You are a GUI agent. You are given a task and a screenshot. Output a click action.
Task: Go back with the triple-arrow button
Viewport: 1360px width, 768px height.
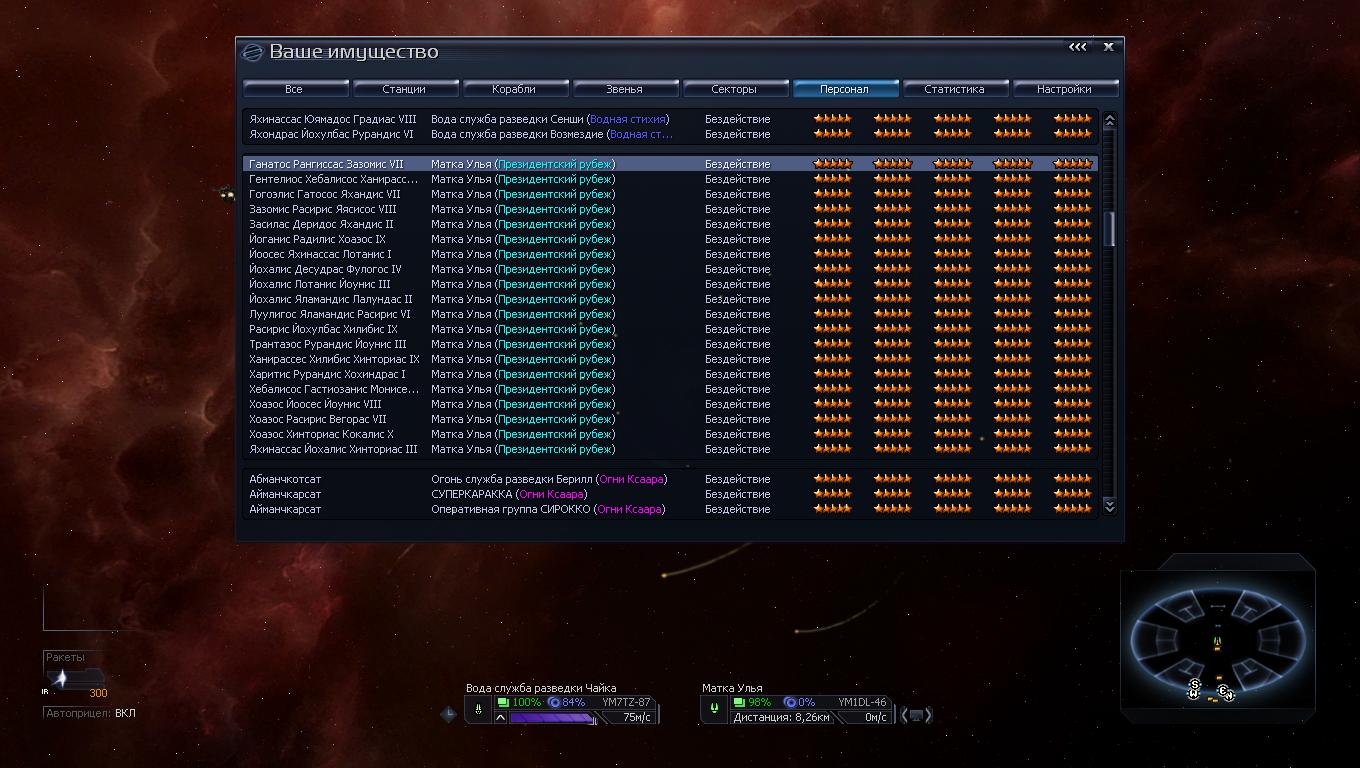[1077, 47]
